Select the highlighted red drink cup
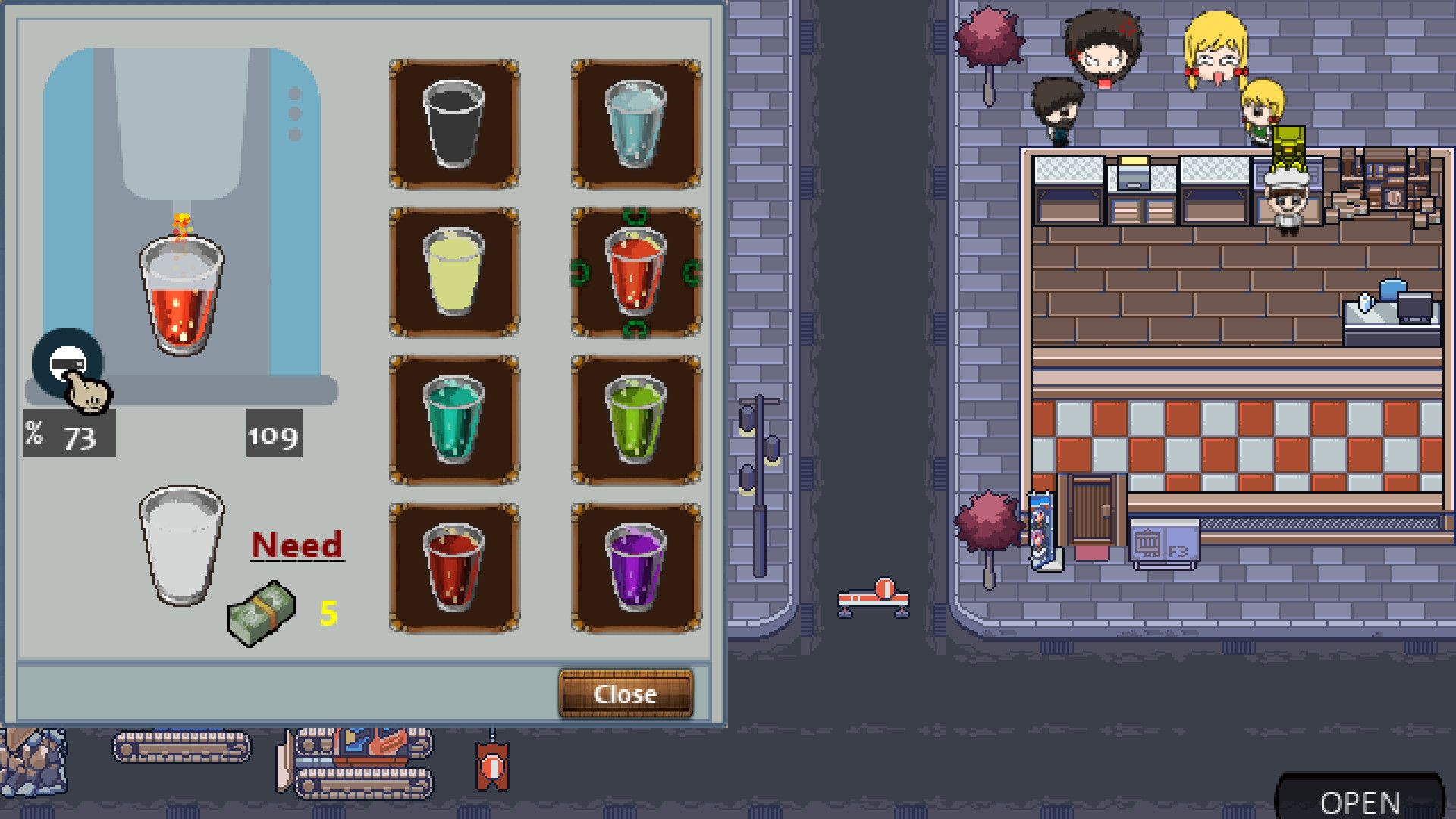 point(635,271)
